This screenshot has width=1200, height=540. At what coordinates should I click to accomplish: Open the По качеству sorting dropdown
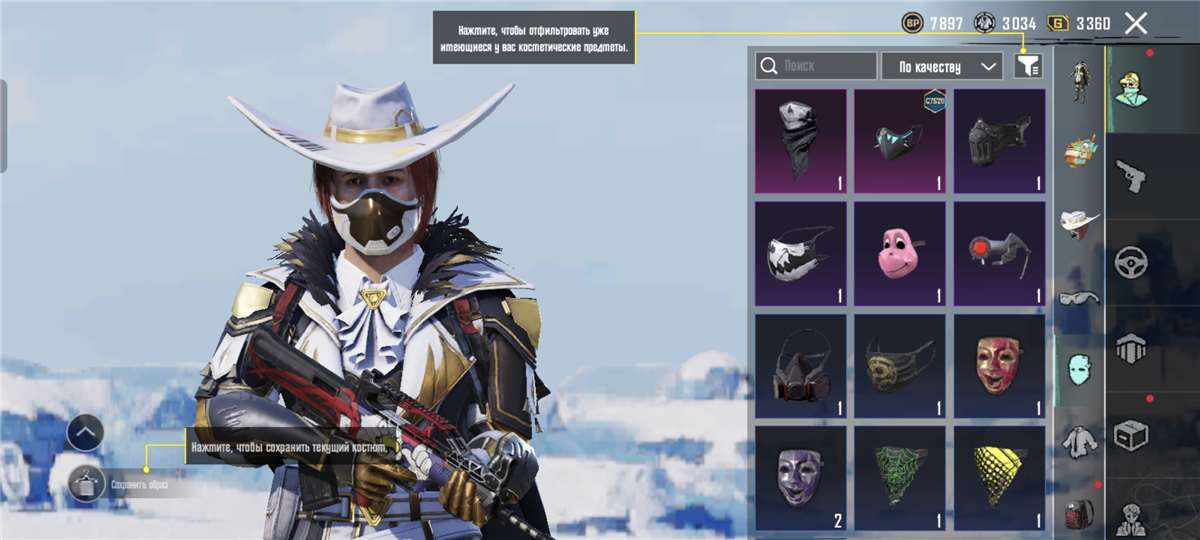[x=941, y=66]
